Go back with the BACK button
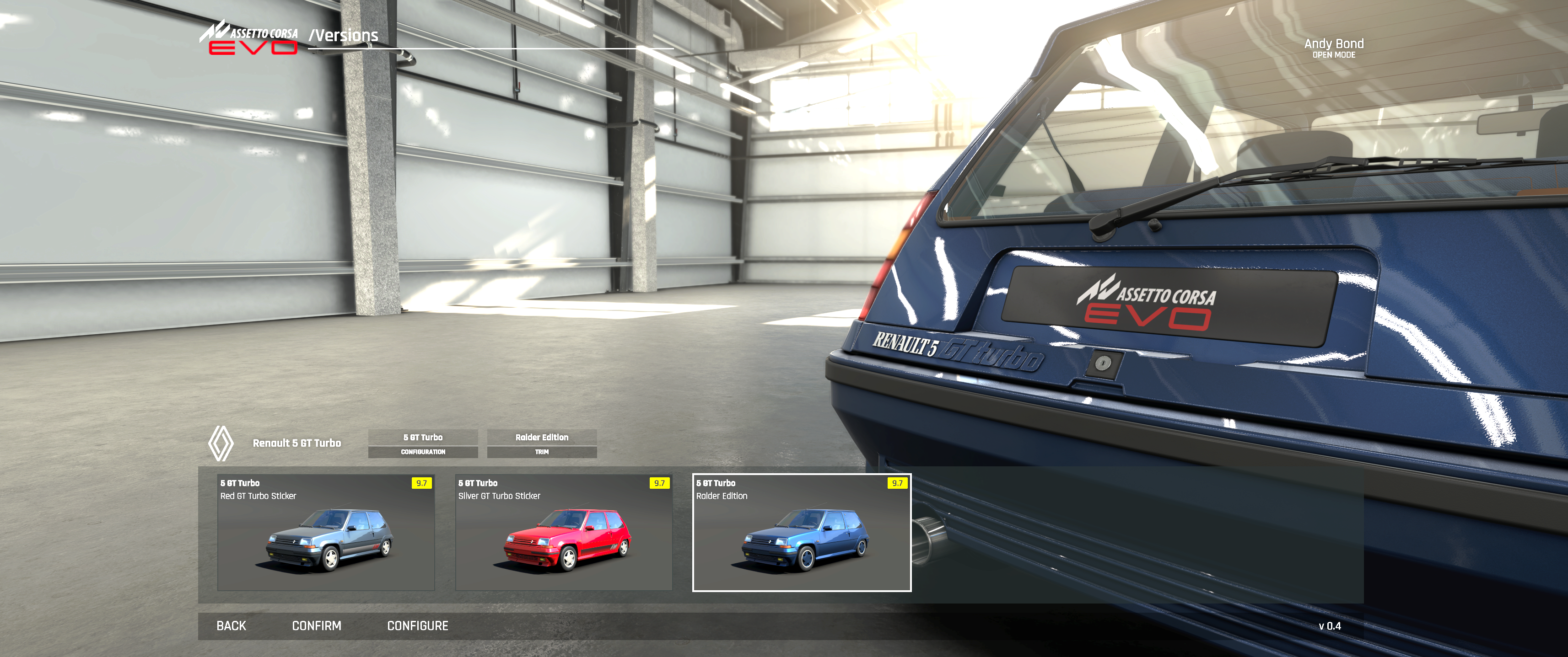Screen dimensions: 1568x657 [x=231, y=625]
